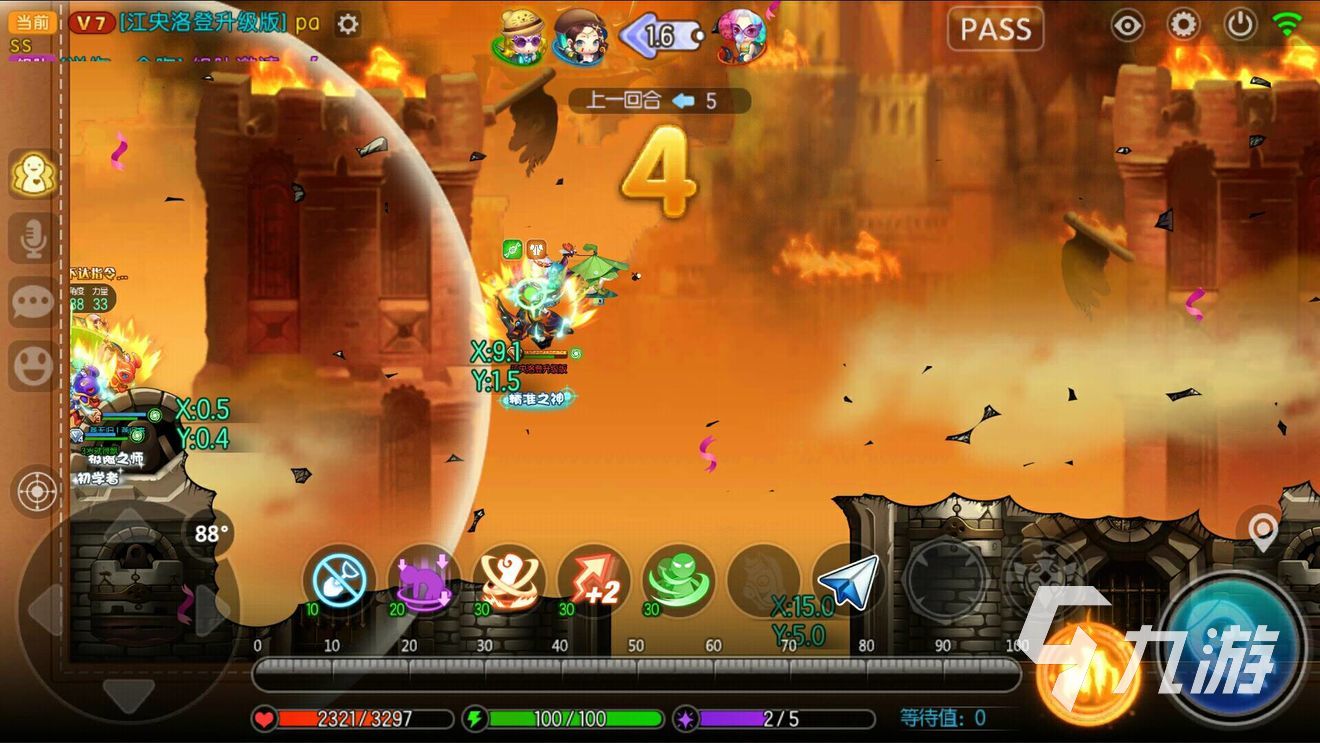This screenshot has height=743, width=1320.
Task: Tap the map location pin icon
Action: pyautogui.click(x=1264, y=531)
